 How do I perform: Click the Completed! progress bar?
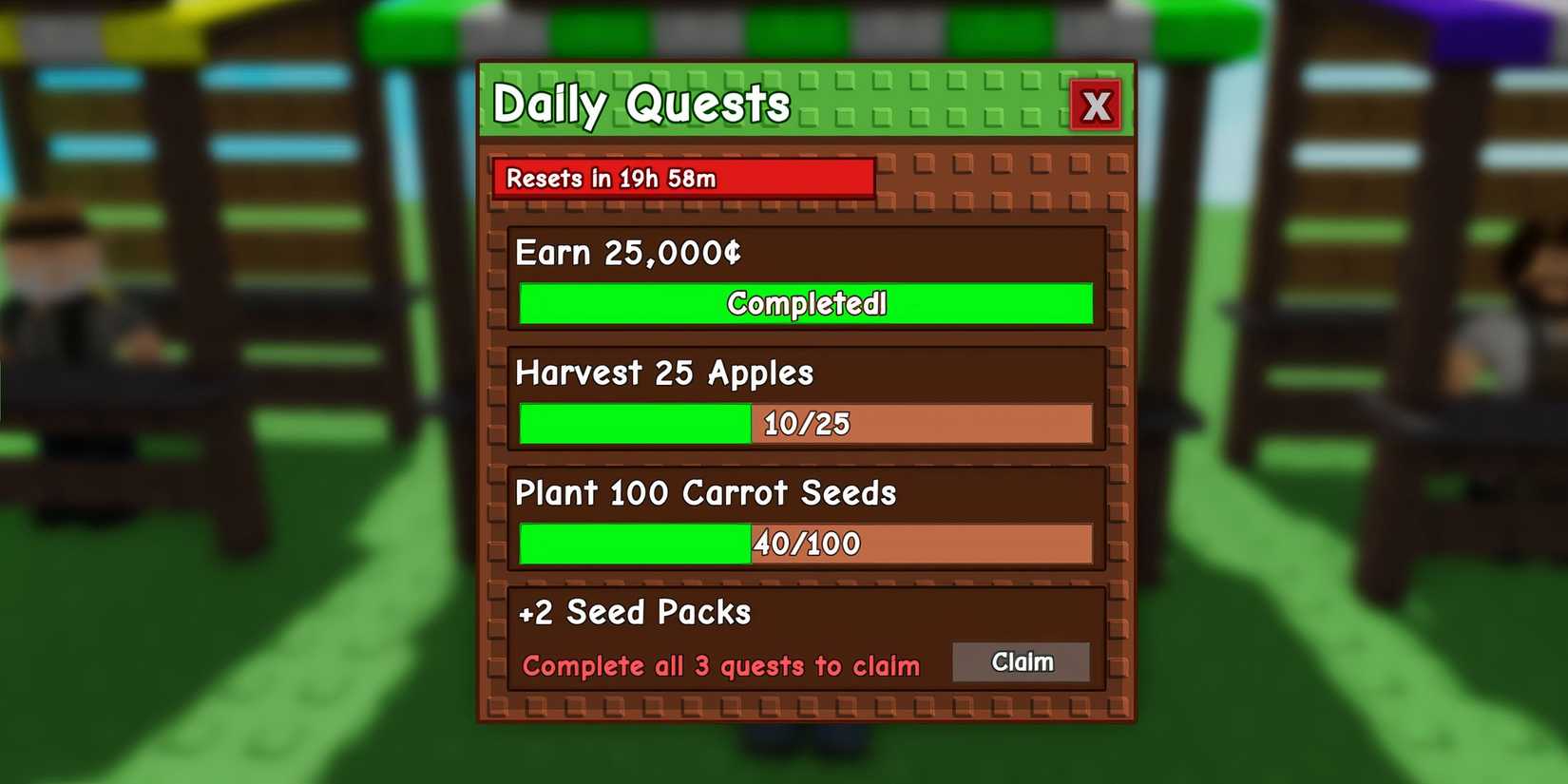pos(805,304)
